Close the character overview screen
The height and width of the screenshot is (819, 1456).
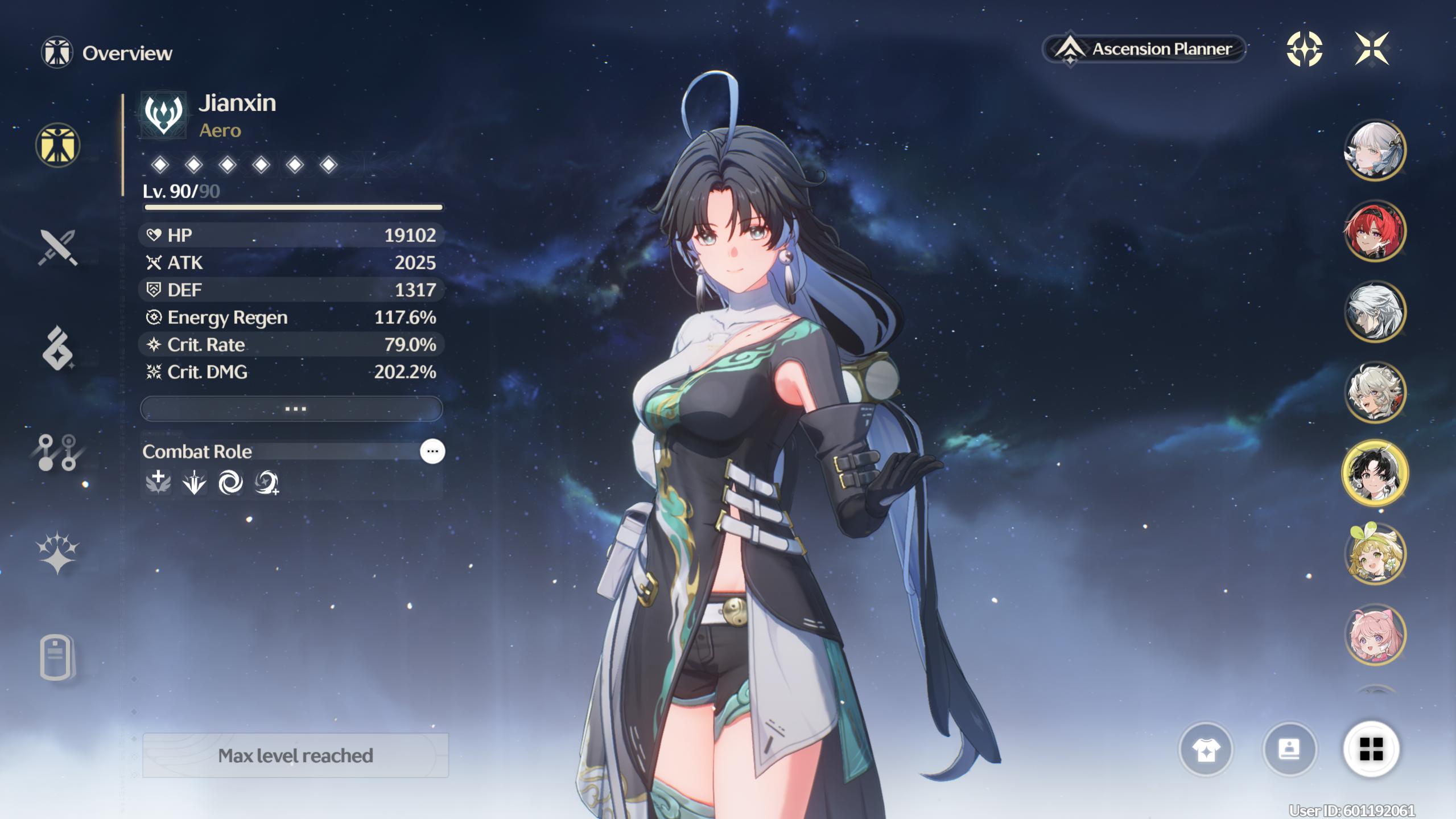tap(1372, 49)
